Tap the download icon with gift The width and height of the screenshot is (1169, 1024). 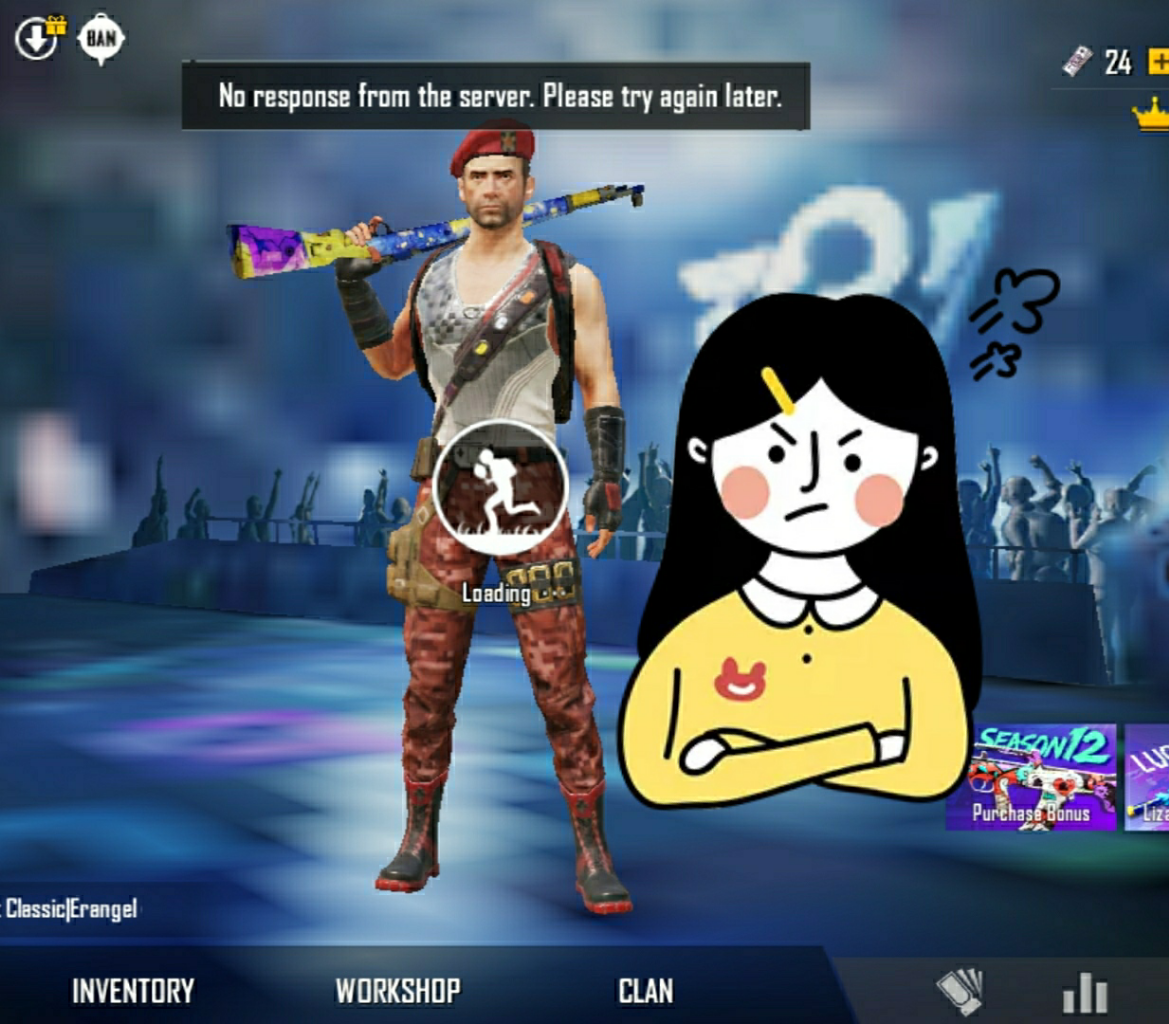tap(38, 39)
